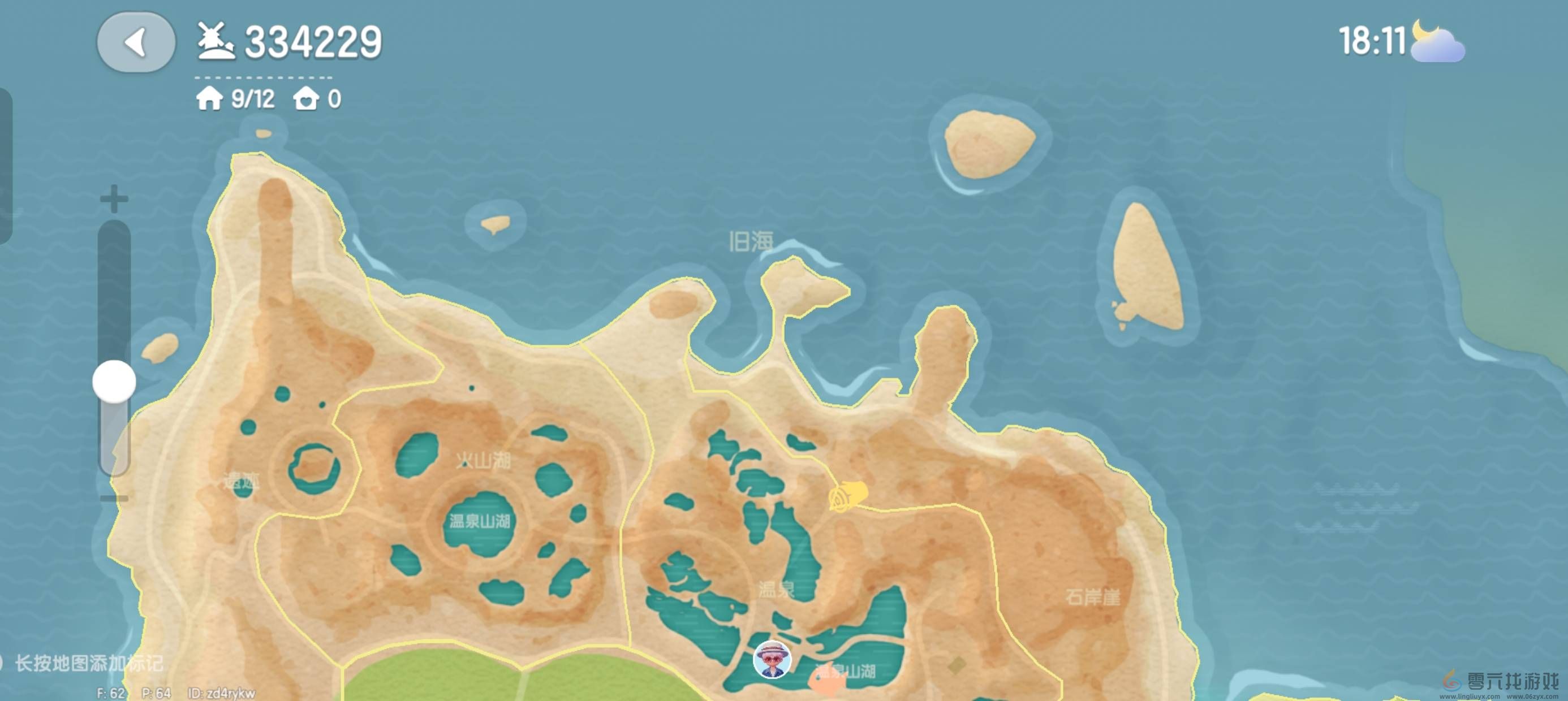Image resolution: width=1568 pixels, height=701 pixels.
Task: Select the player avatar map marker
Action: [772, 659]
